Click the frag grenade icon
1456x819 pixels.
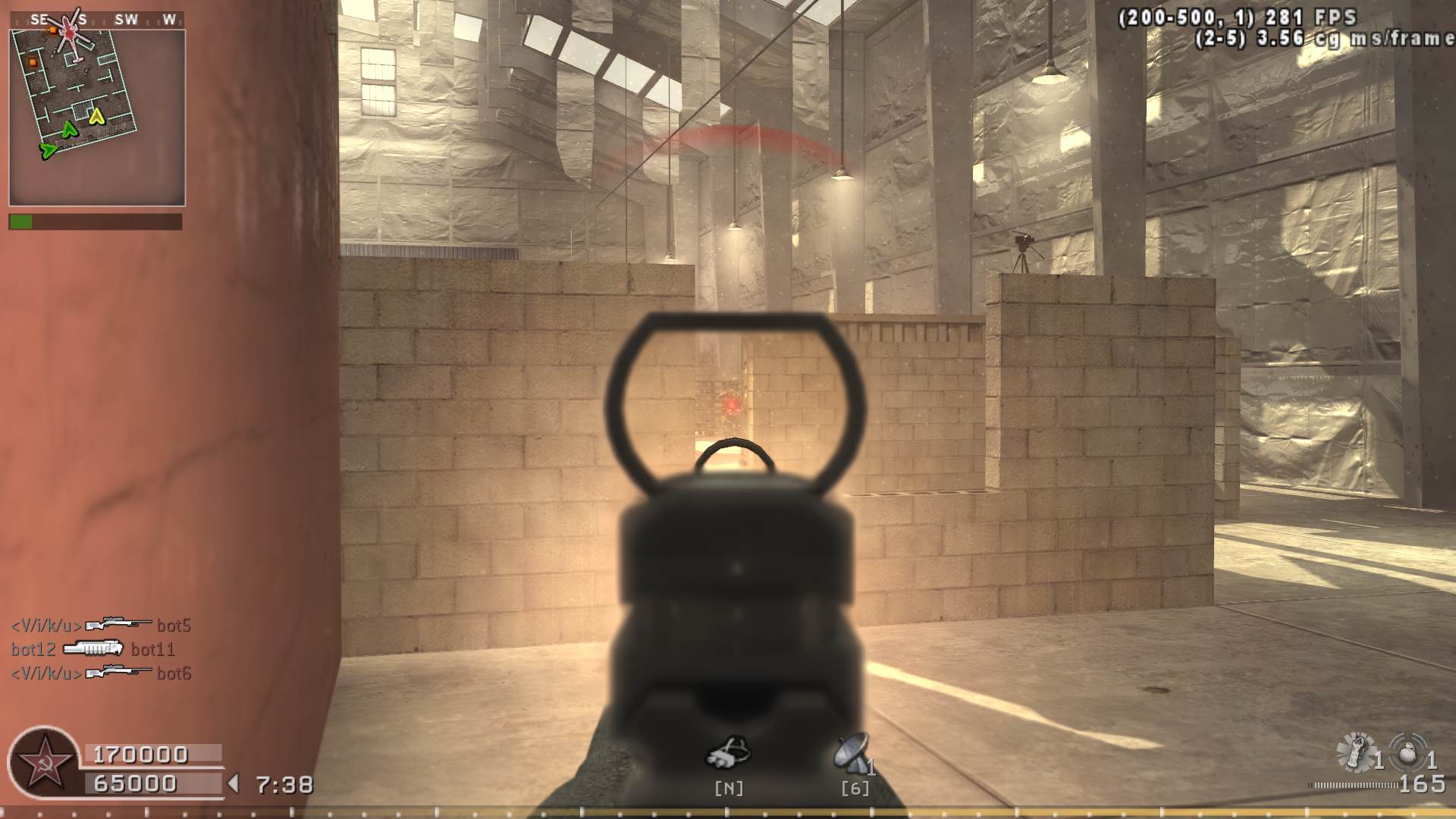pos(1407,752)
